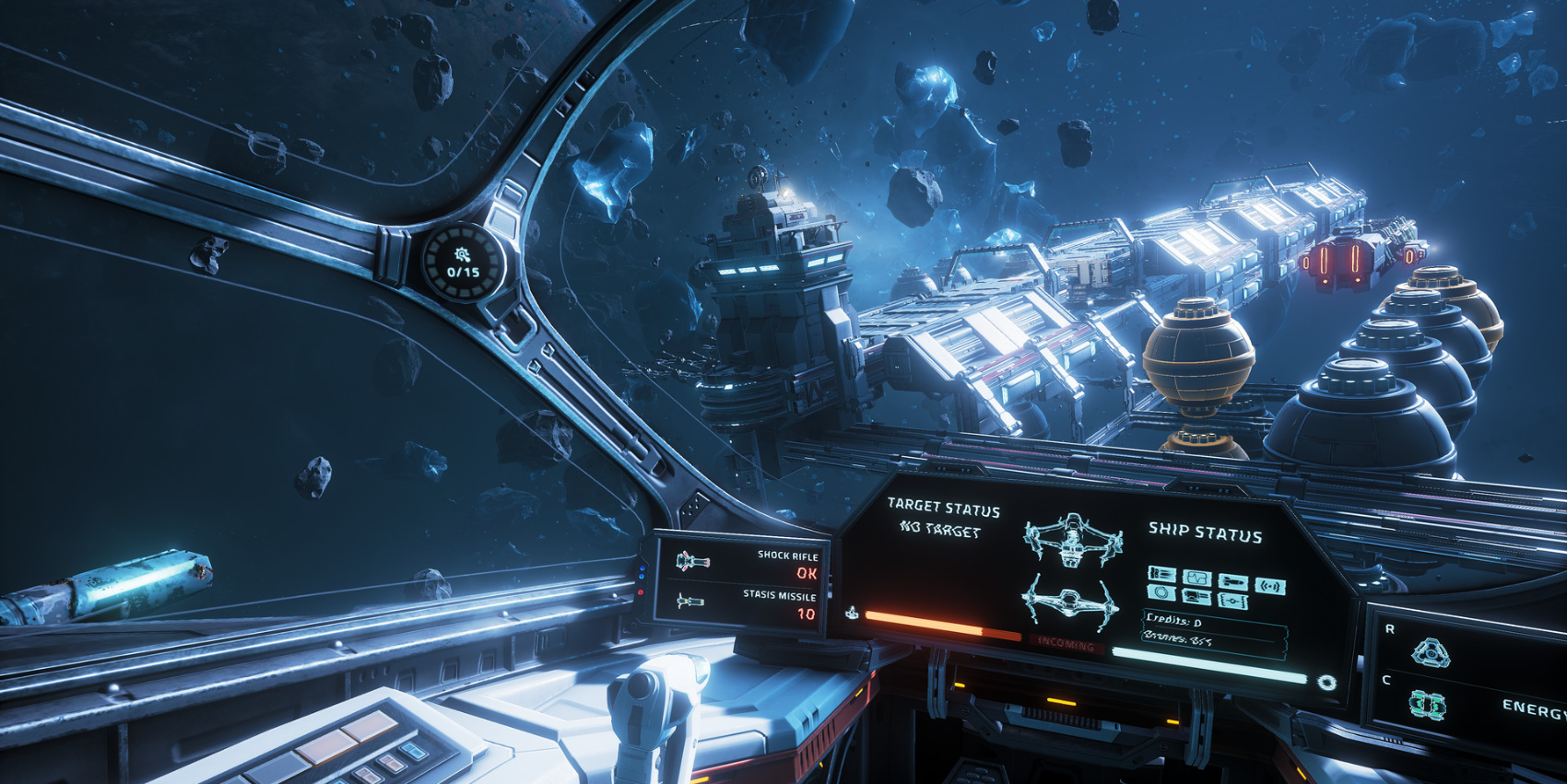Image resolution: width=1567 pixels, height=784 pixels.
Task: Select the triangular device icon beside R
Action: click(1430, 652)
